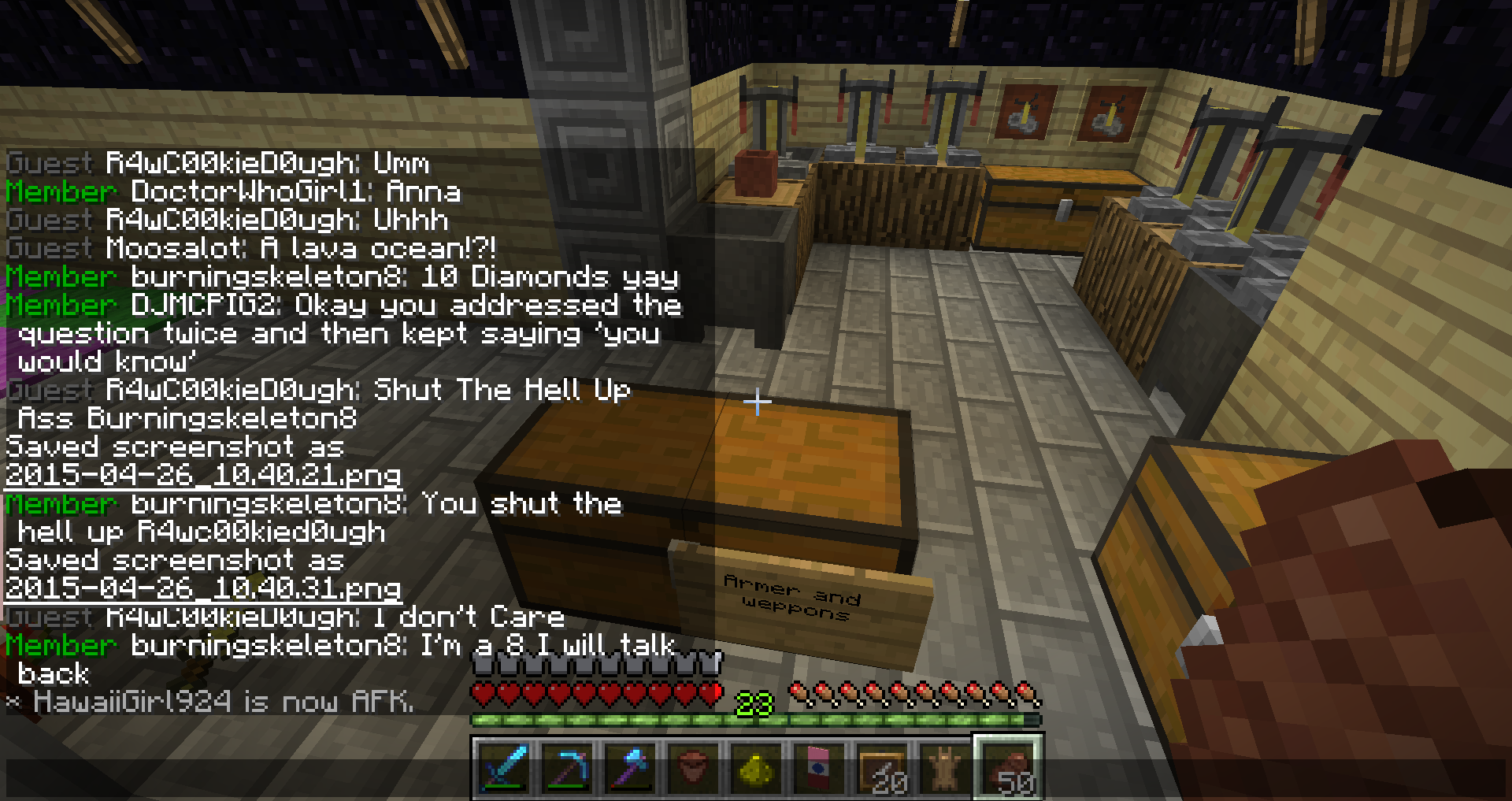Select the flower pot hotbar slot
Viewport: 1512px width, 801px height.
694,767
